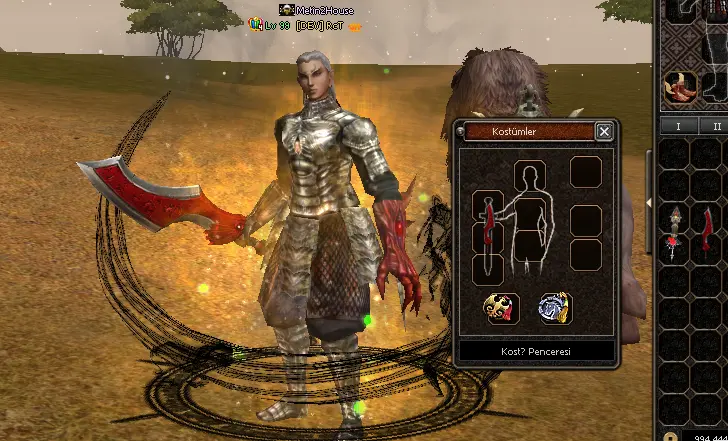Collapse the inventory panel side arrow
This screenshot has width=728, height=441.
(648, 203)
